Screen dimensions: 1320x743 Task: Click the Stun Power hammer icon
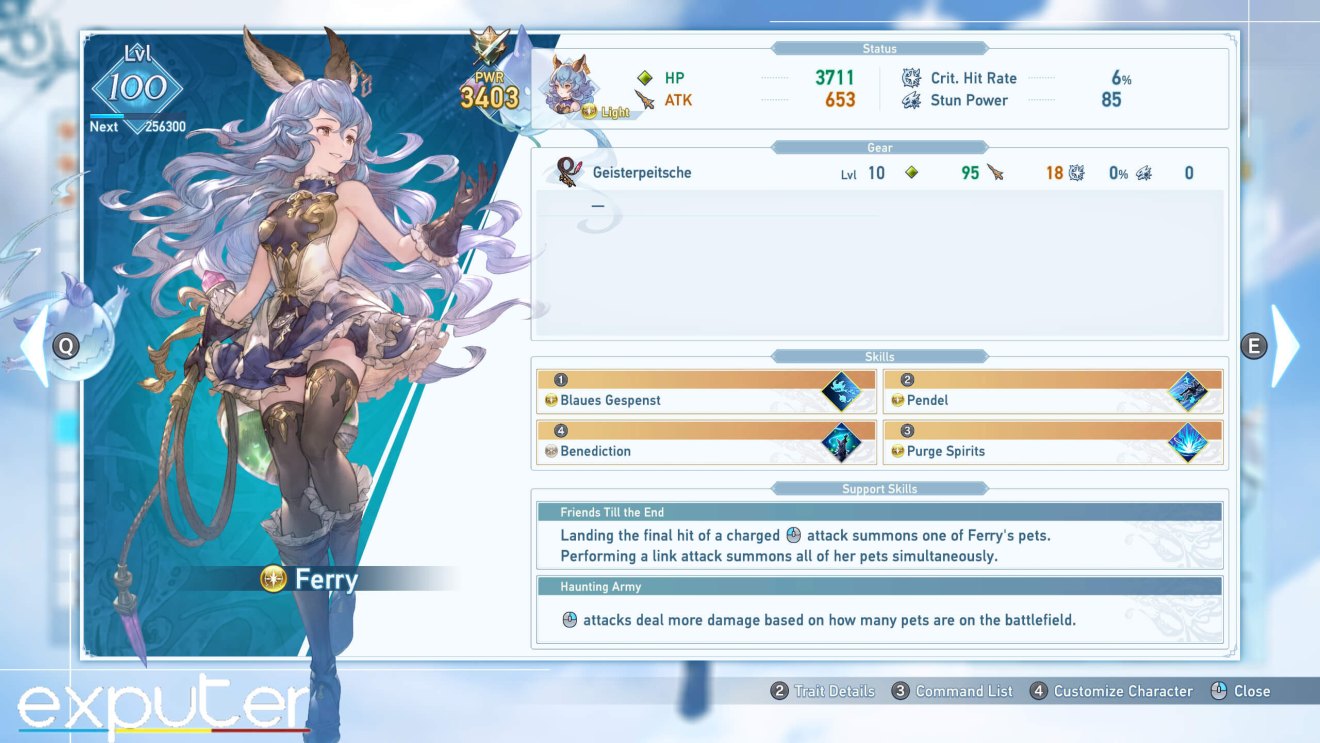[x=911, y=99]
